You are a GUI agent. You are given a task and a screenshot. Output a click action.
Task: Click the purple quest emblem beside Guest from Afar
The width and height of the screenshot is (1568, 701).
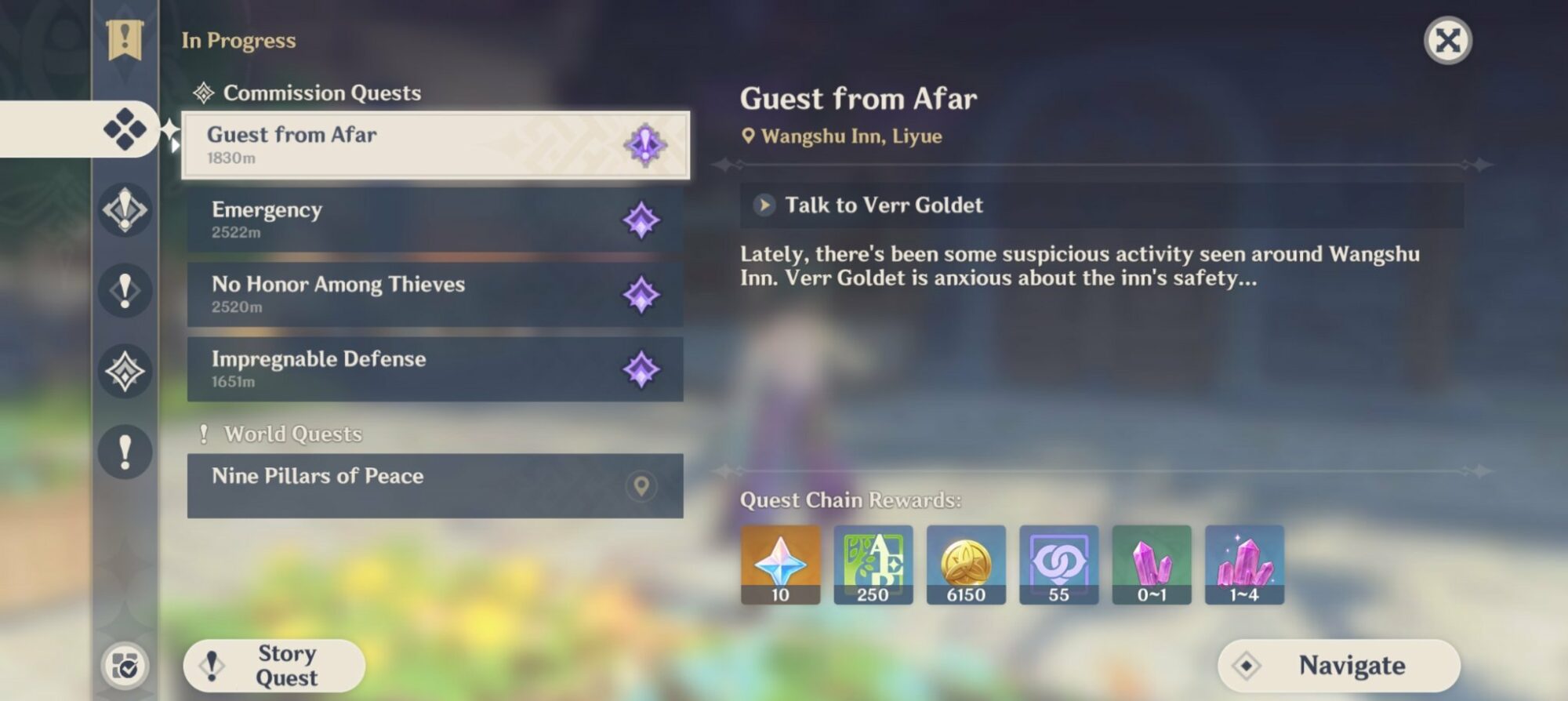tap(644, 145)
